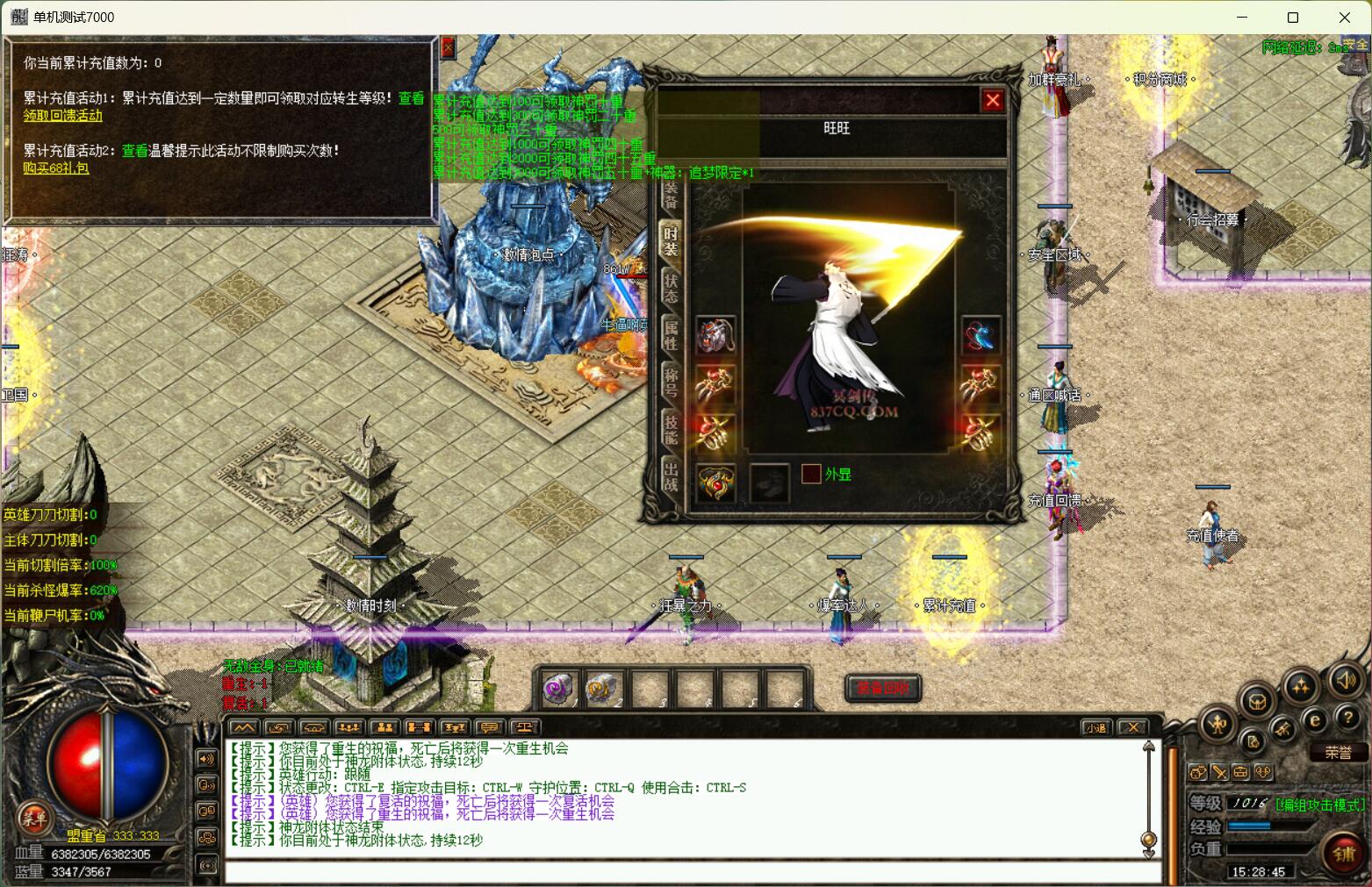Click the red 装备回收 equipment recycle button
This screenshot has width=1372, height=887.
coord(882,688)
